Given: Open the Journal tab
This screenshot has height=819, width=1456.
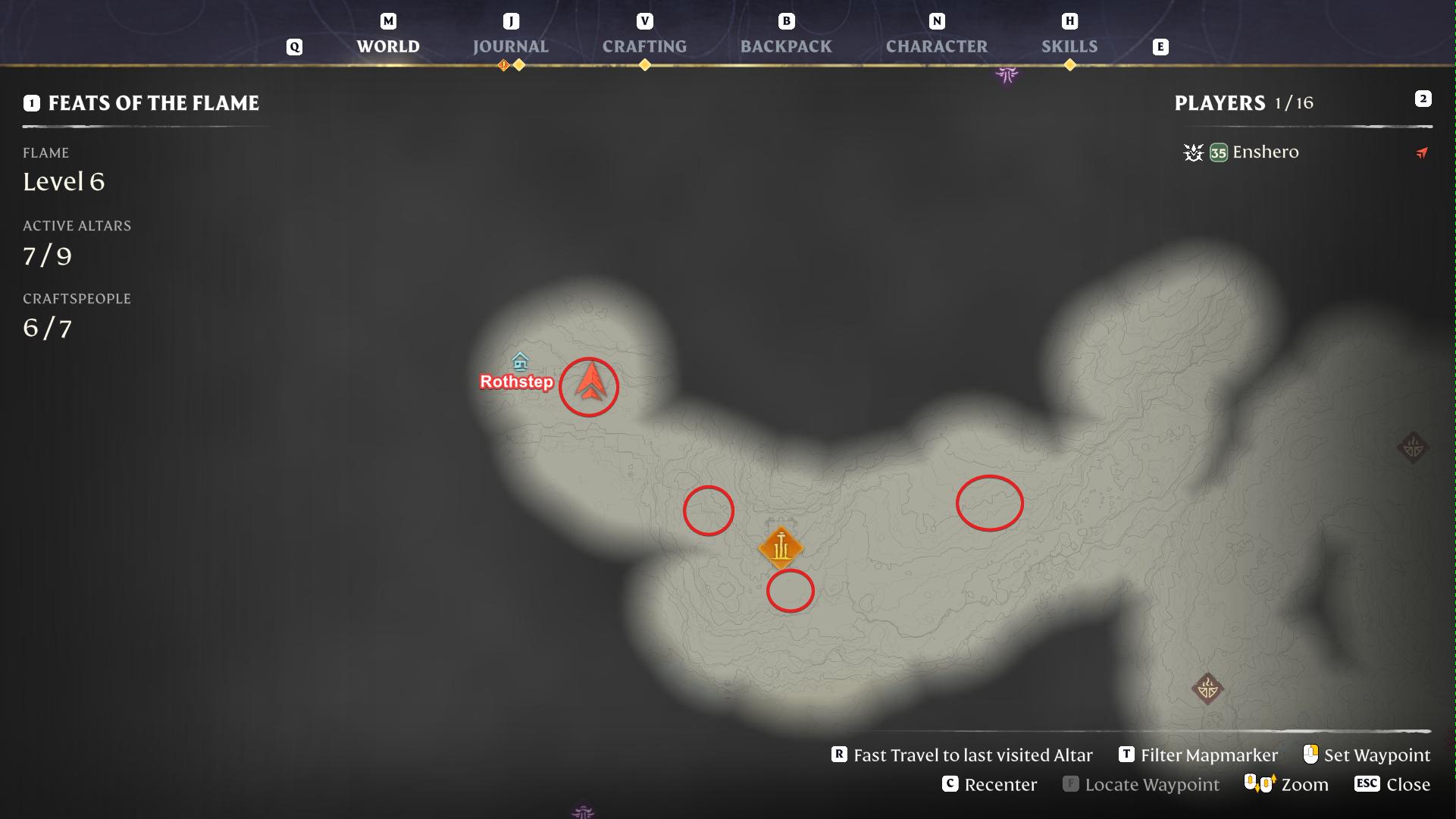Looking at the screenshot, I should click(510, 46).
